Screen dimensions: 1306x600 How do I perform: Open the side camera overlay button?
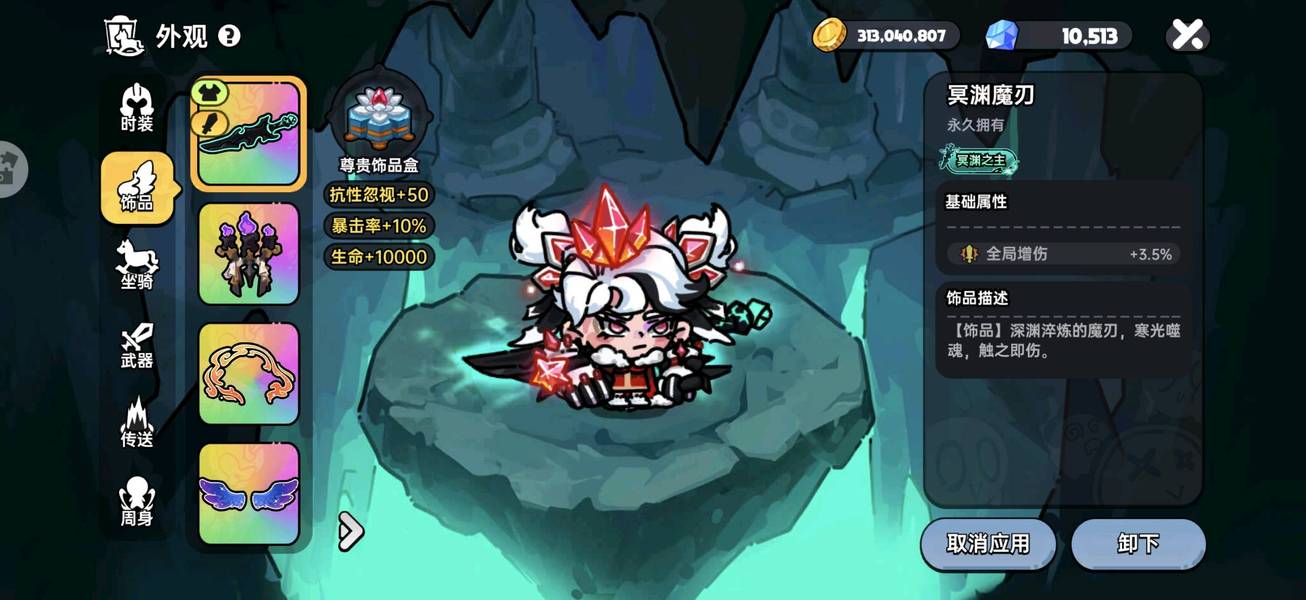click(x=10, y=168)
